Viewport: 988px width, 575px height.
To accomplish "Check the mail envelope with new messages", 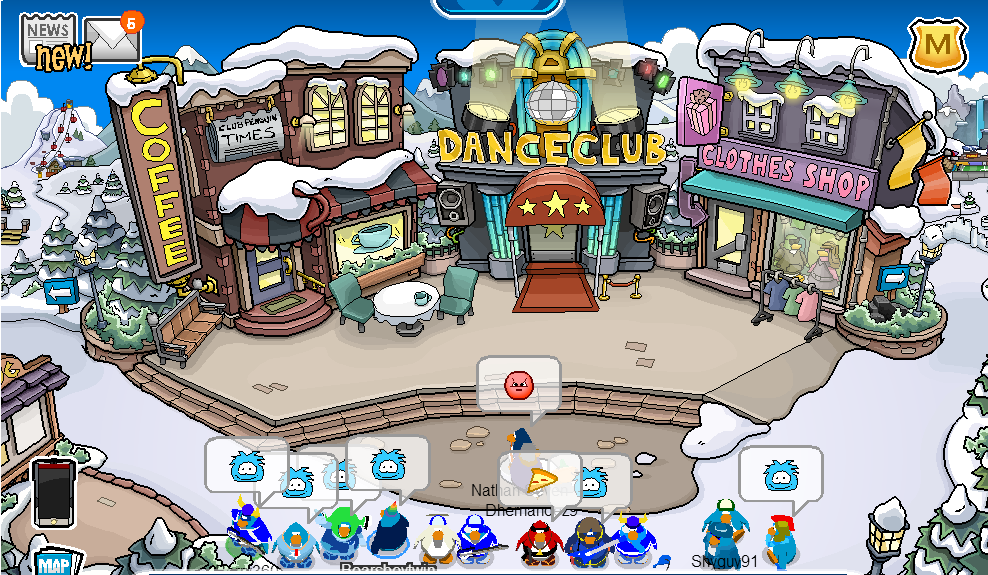I will click(x=111, y=38).
